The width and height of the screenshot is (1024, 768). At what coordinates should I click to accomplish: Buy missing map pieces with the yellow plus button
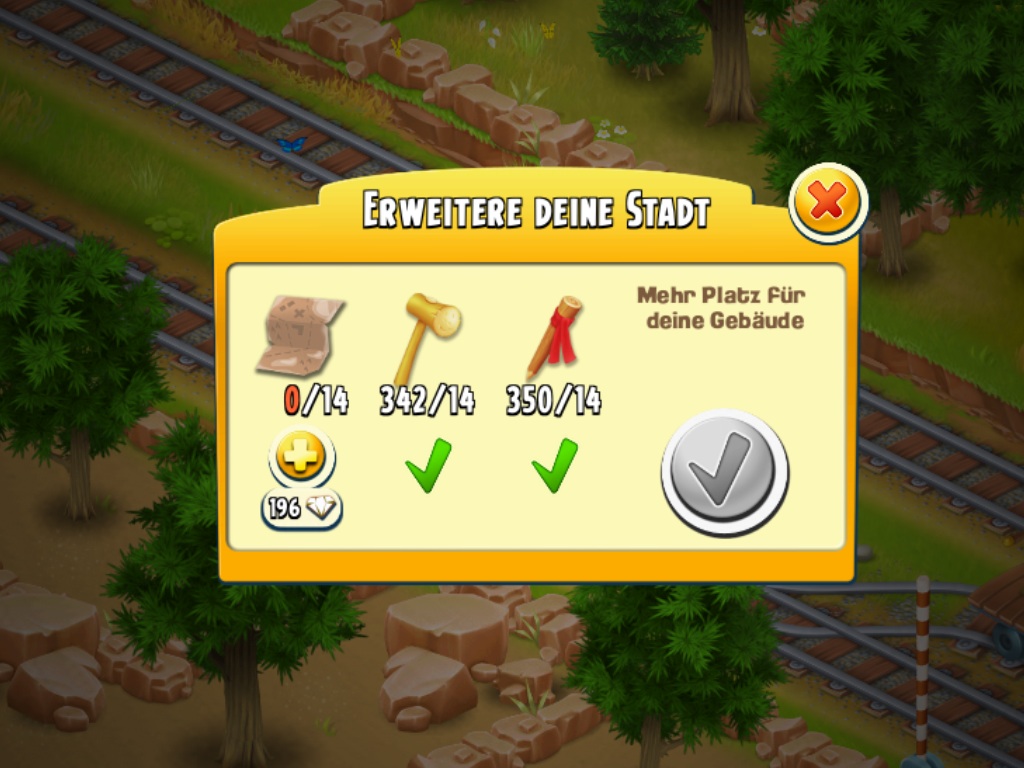(x=301, y=460)
